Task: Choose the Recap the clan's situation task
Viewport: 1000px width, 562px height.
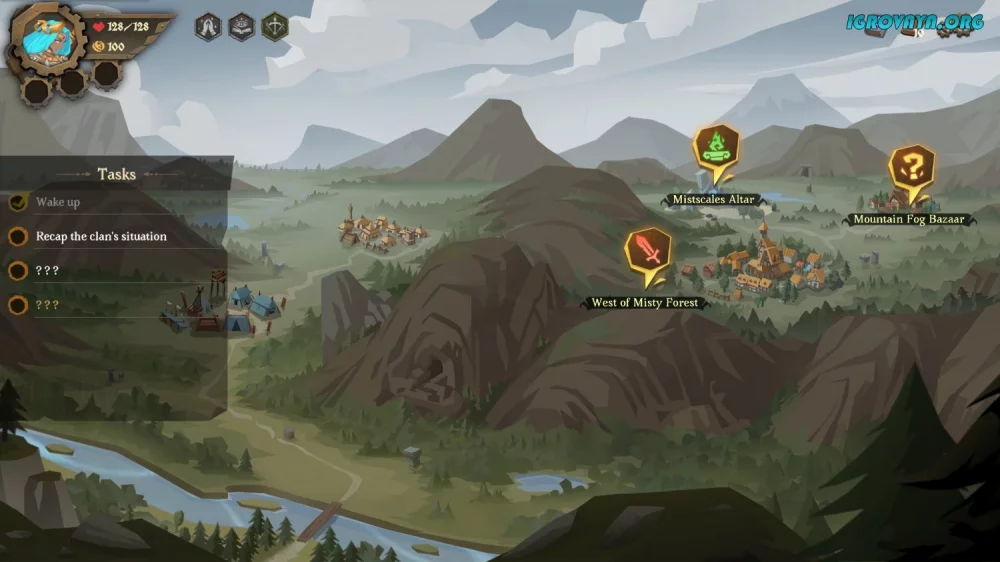Action: (x=101, y=237)
